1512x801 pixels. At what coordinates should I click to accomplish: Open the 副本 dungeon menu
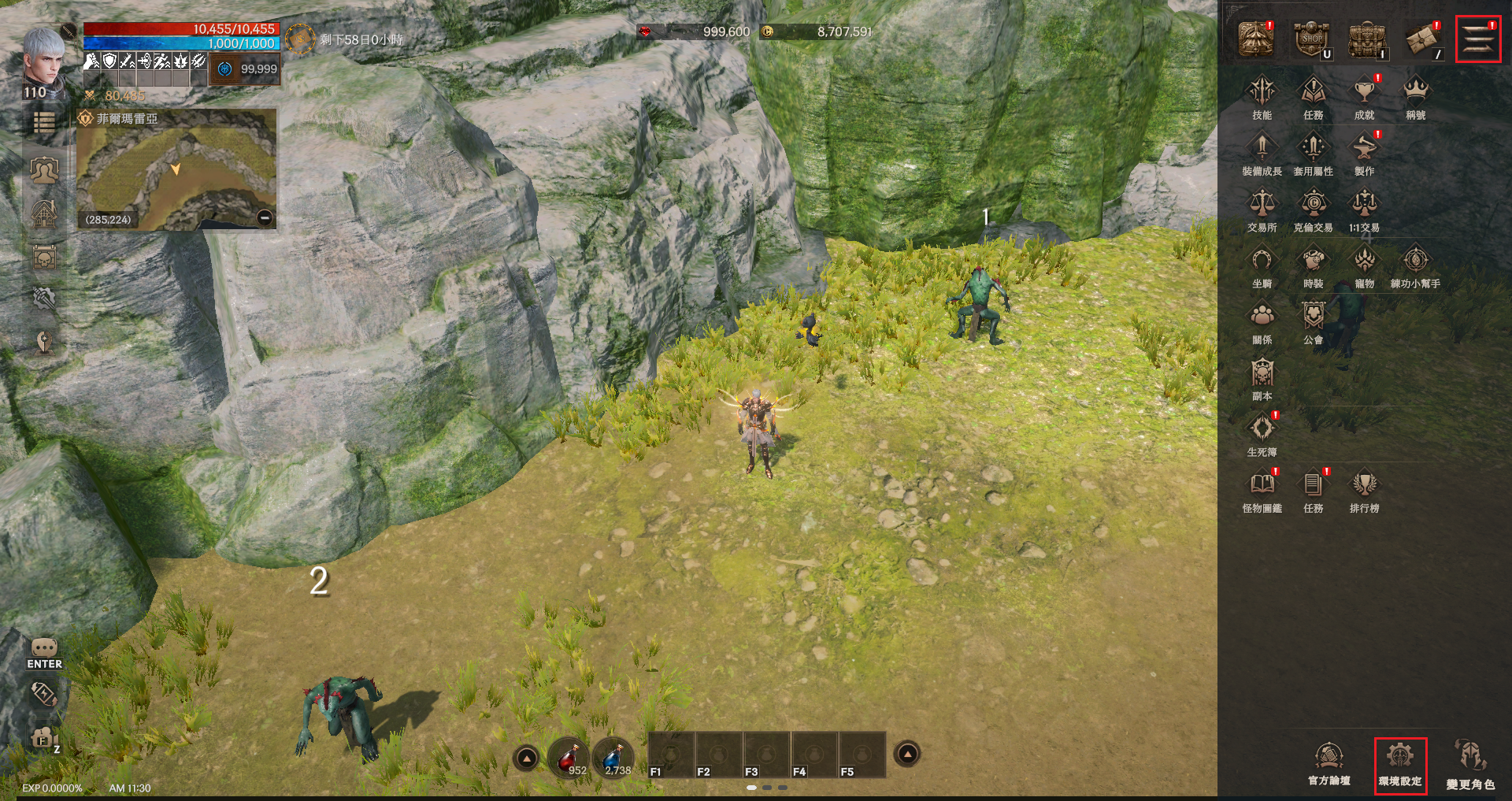pyautogui.click(x=1262, y=379)
